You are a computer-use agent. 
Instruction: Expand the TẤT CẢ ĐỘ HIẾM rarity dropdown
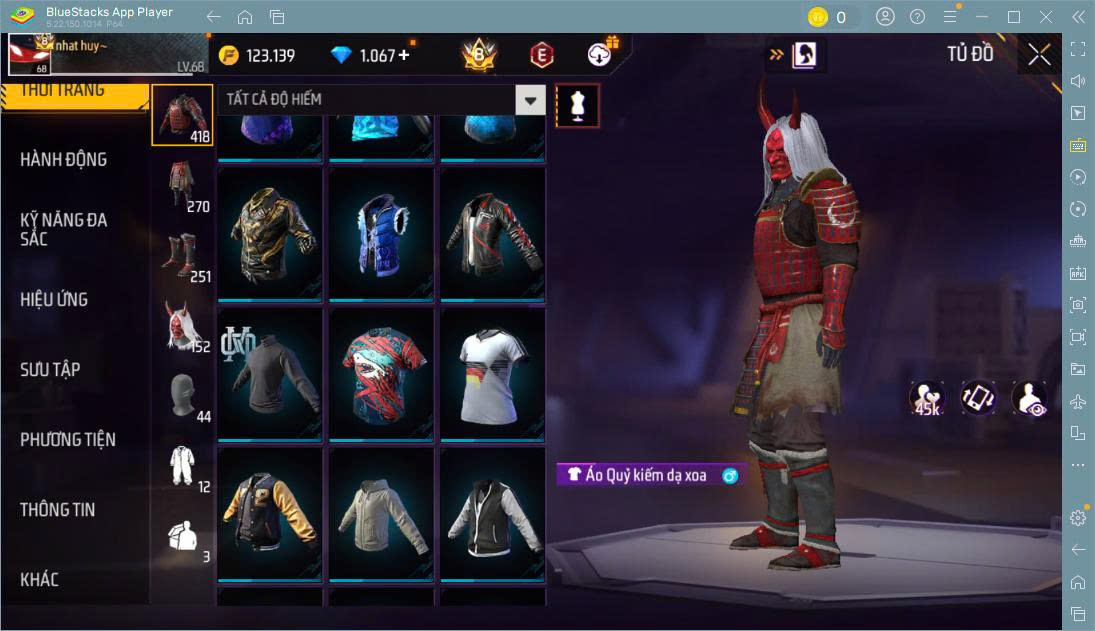pyautogui.click(x=530, y=100)
